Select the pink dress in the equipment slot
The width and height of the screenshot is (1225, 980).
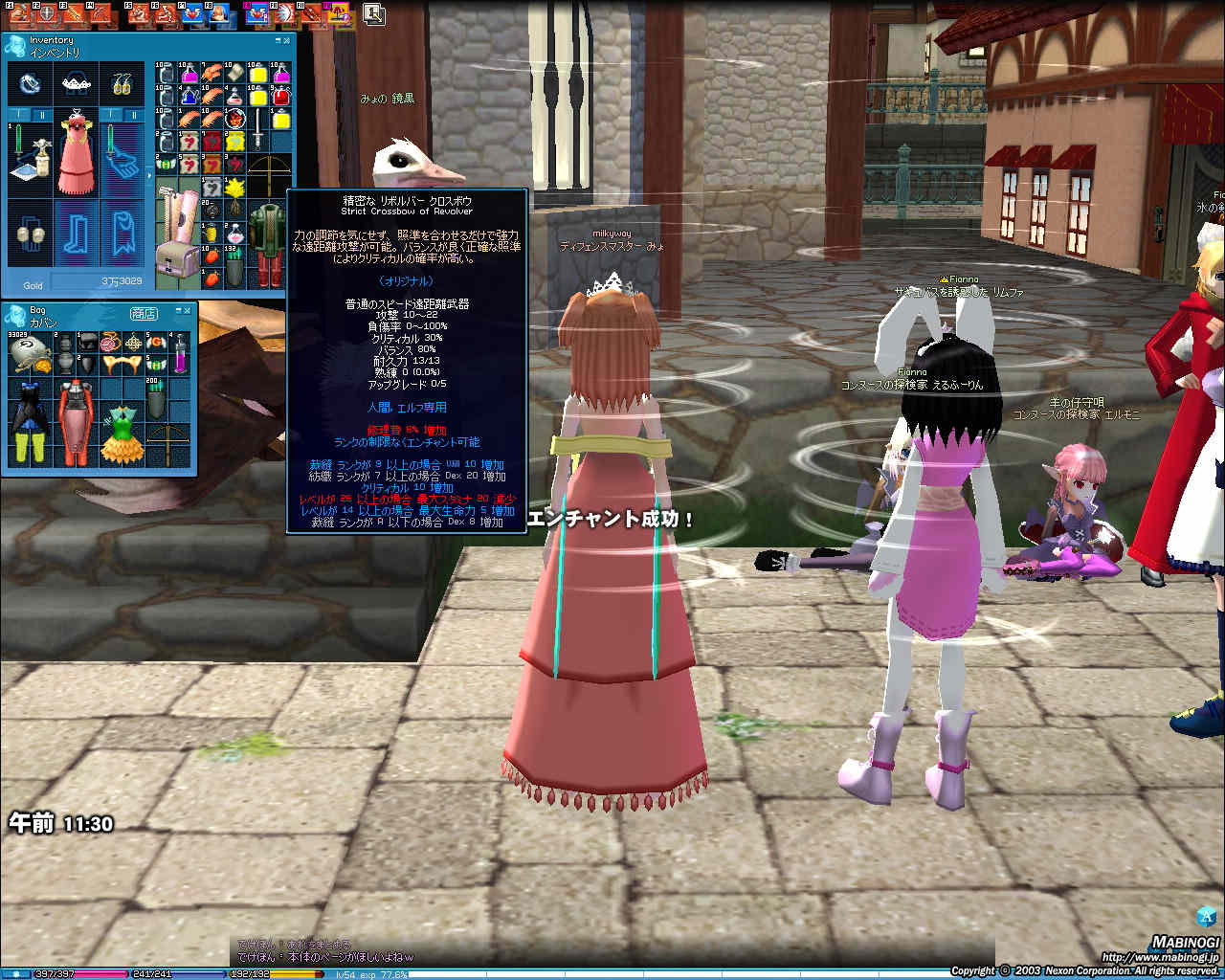(78, 154)
